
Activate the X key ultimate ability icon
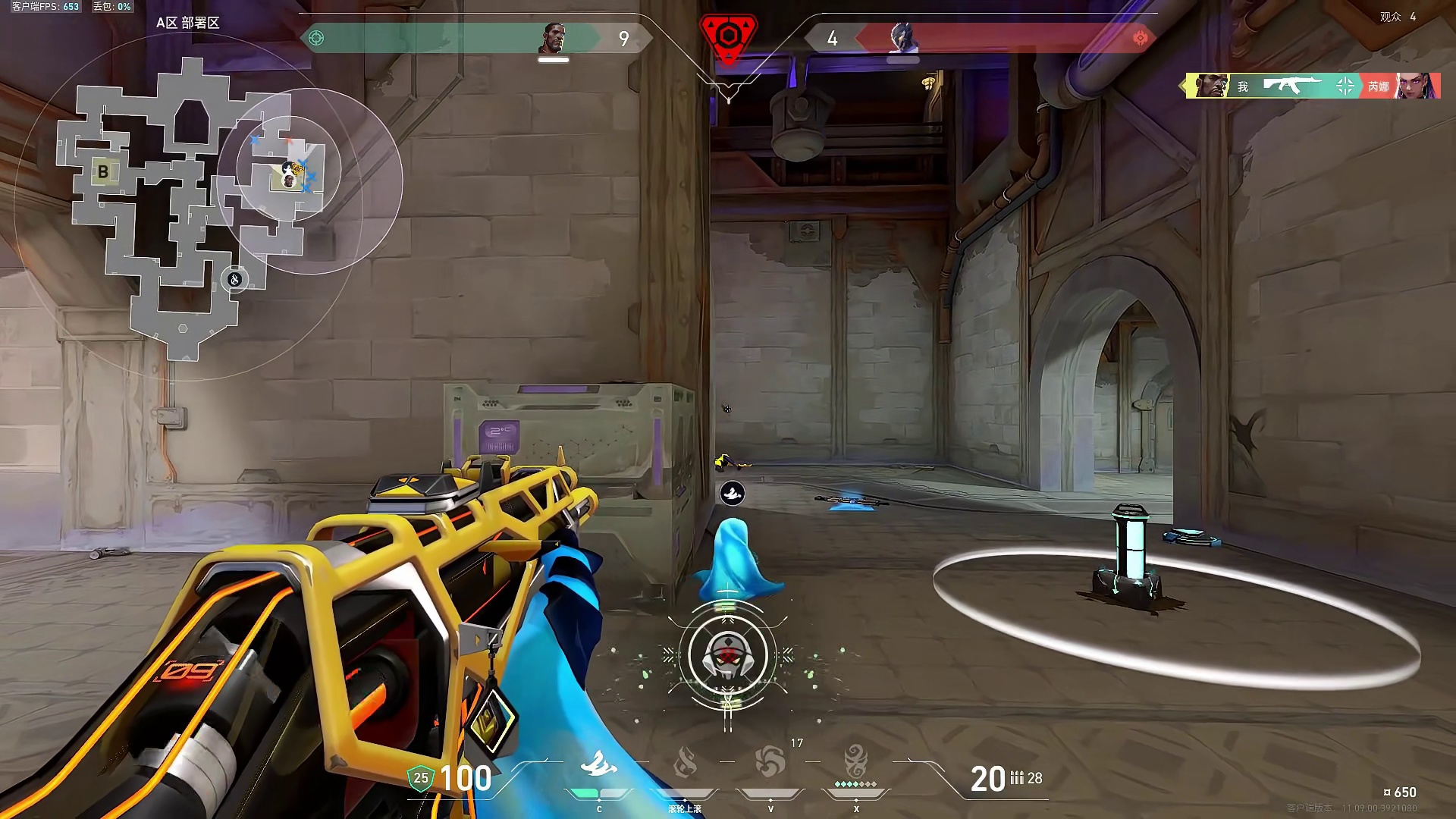[x=856, y=761]
